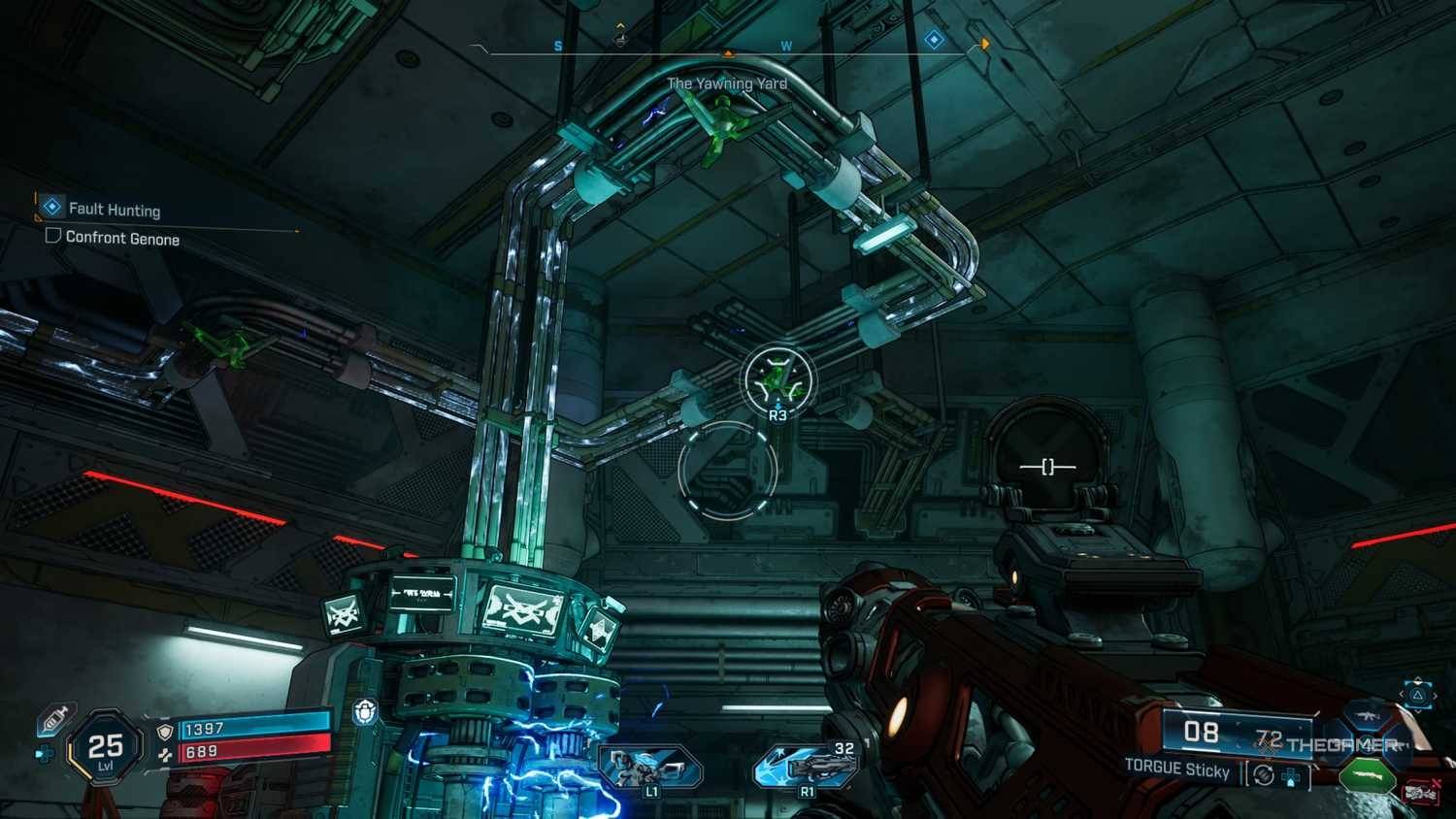Use the repair kit syringe icon

[54, 719]
